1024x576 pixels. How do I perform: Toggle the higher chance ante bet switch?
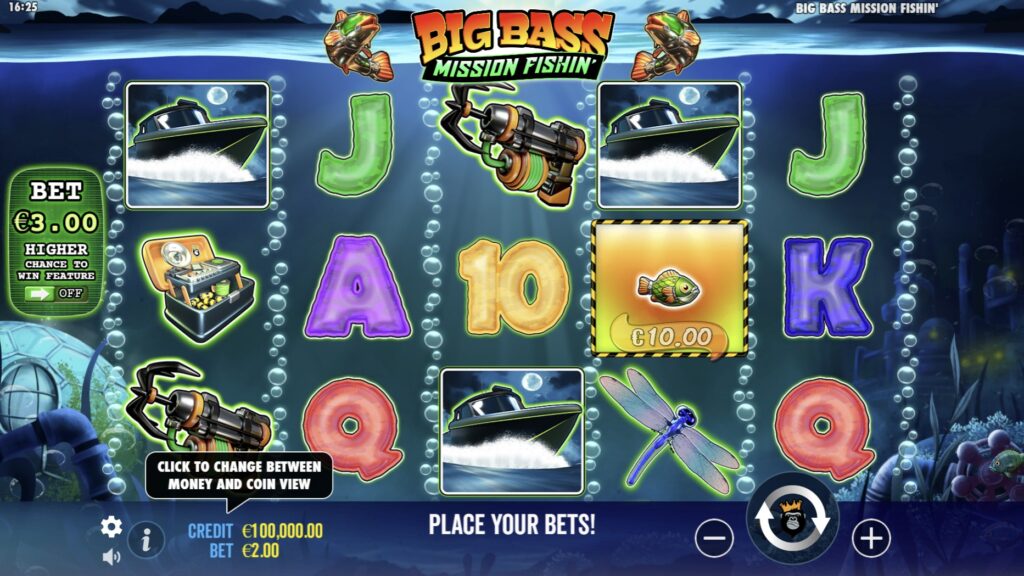tap(57, 294)
